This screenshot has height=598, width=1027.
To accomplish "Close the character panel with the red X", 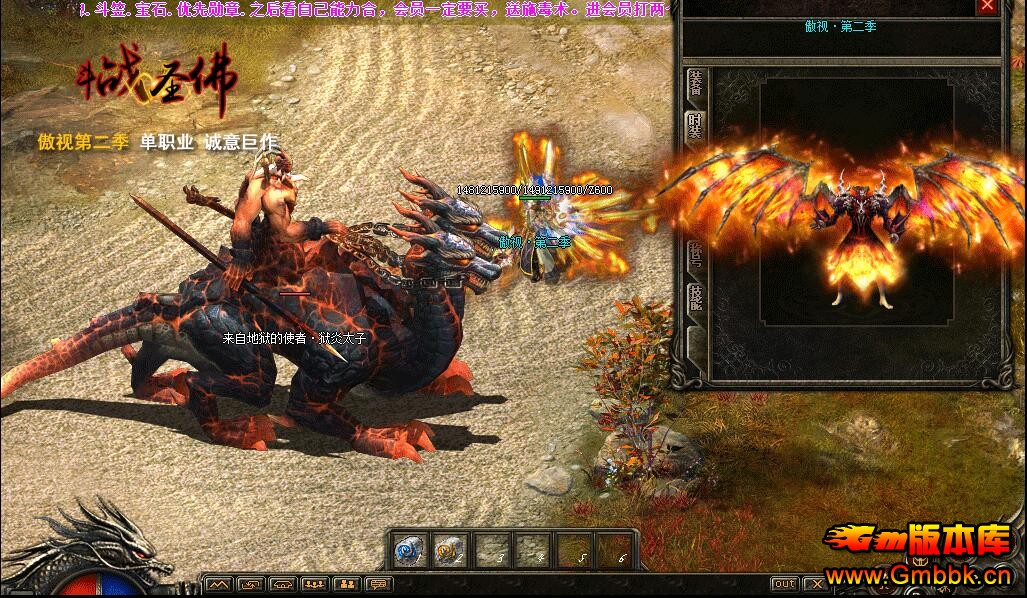I will click(x=988, y=6).
